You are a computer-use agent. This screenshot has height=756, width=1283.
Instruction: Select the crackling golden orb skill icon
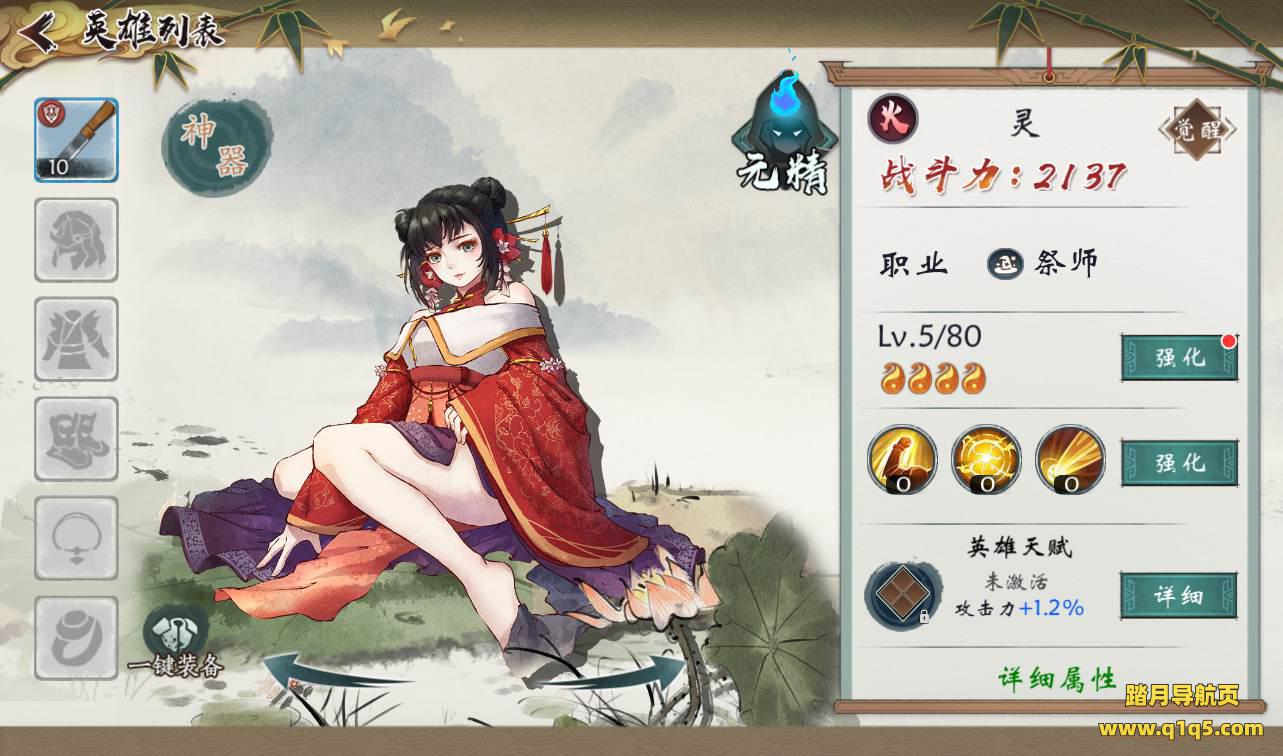click(986, 459)
